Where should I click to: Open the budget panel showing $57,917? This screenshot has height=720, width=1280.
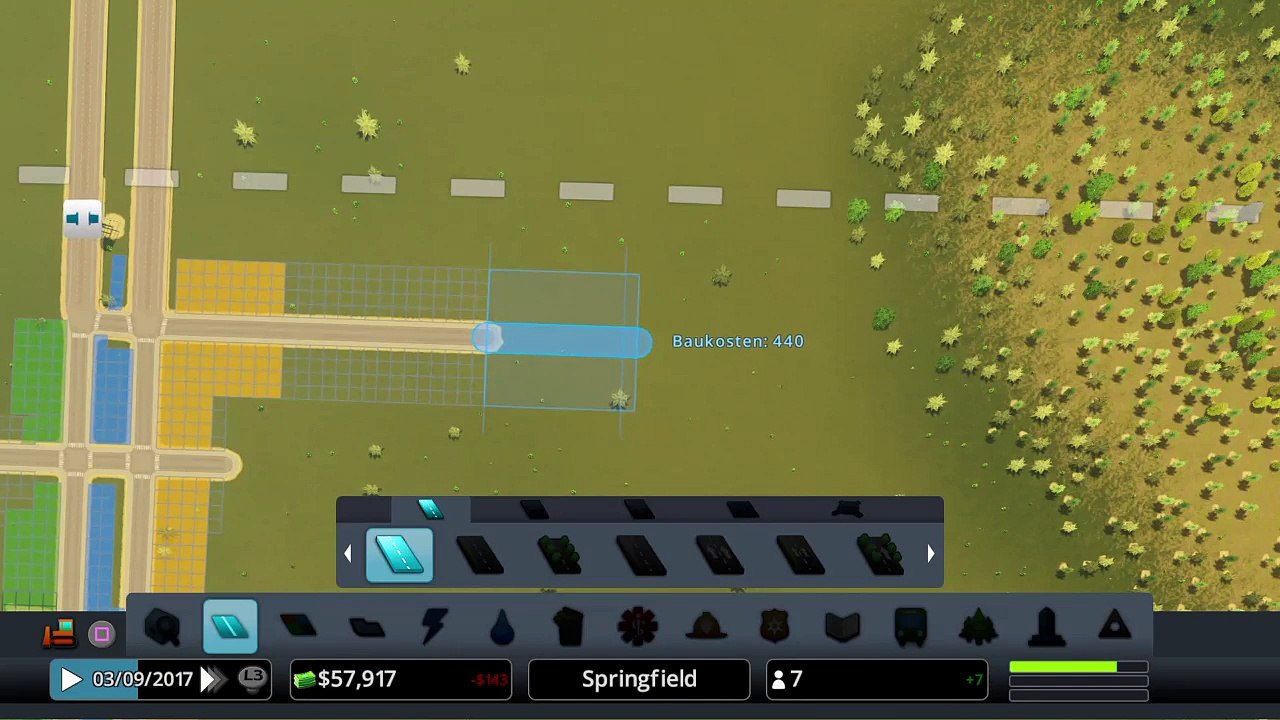pyautogui.click(x=400, y=680)
